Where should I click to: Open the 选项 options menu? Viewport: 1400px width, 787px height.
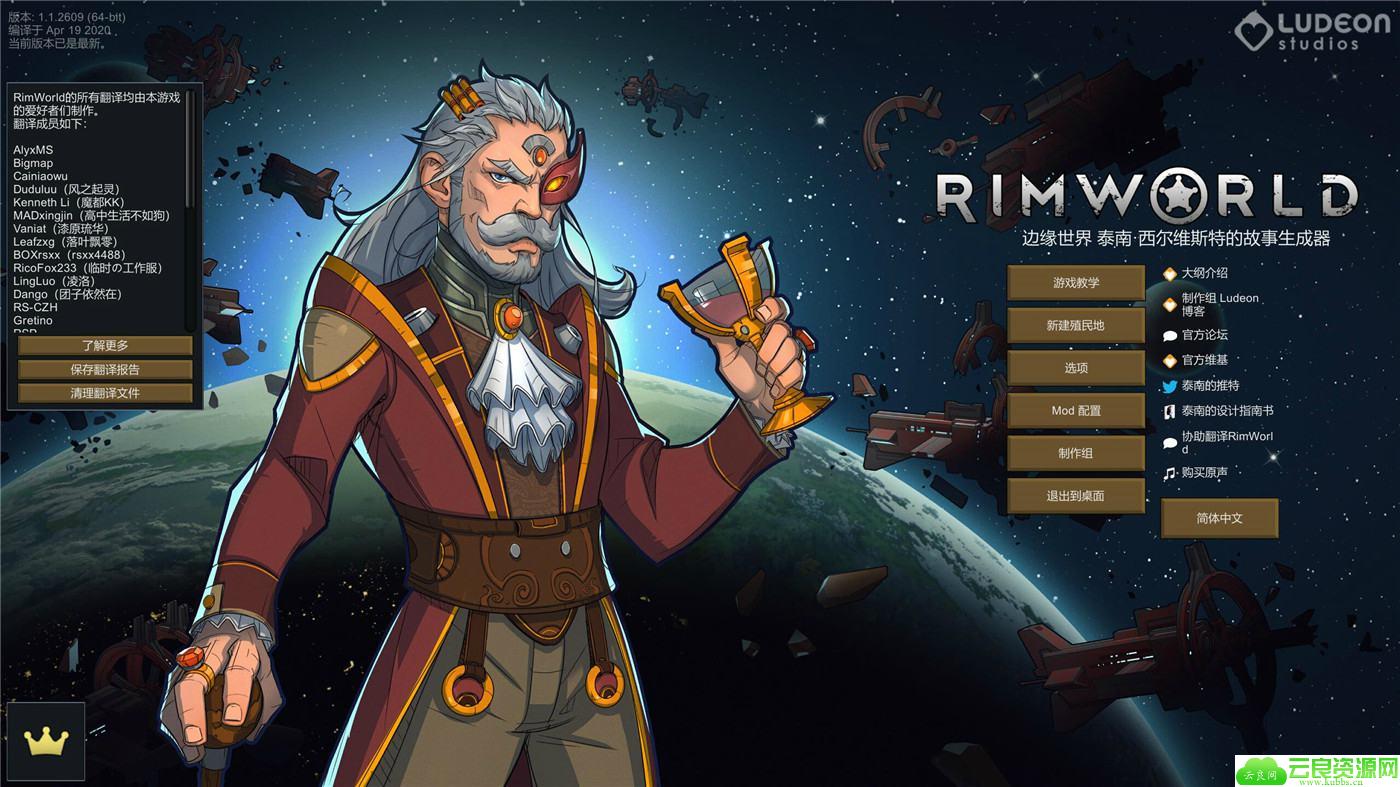coord(1075,368)
